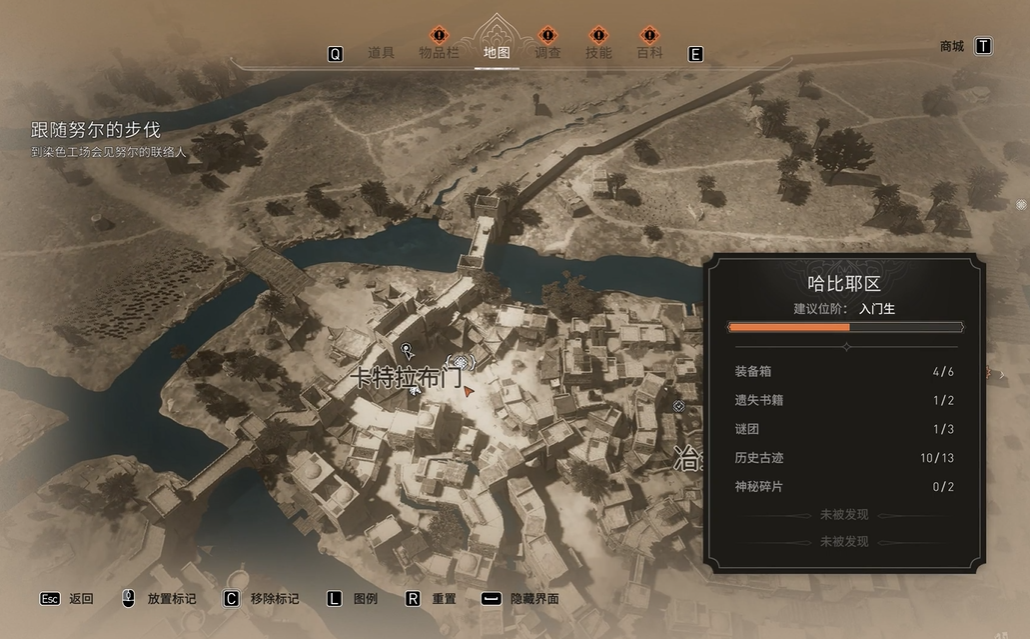
Task: Show the 百科 codex tab
Action: pyautogui.click(x=650, y=53)
